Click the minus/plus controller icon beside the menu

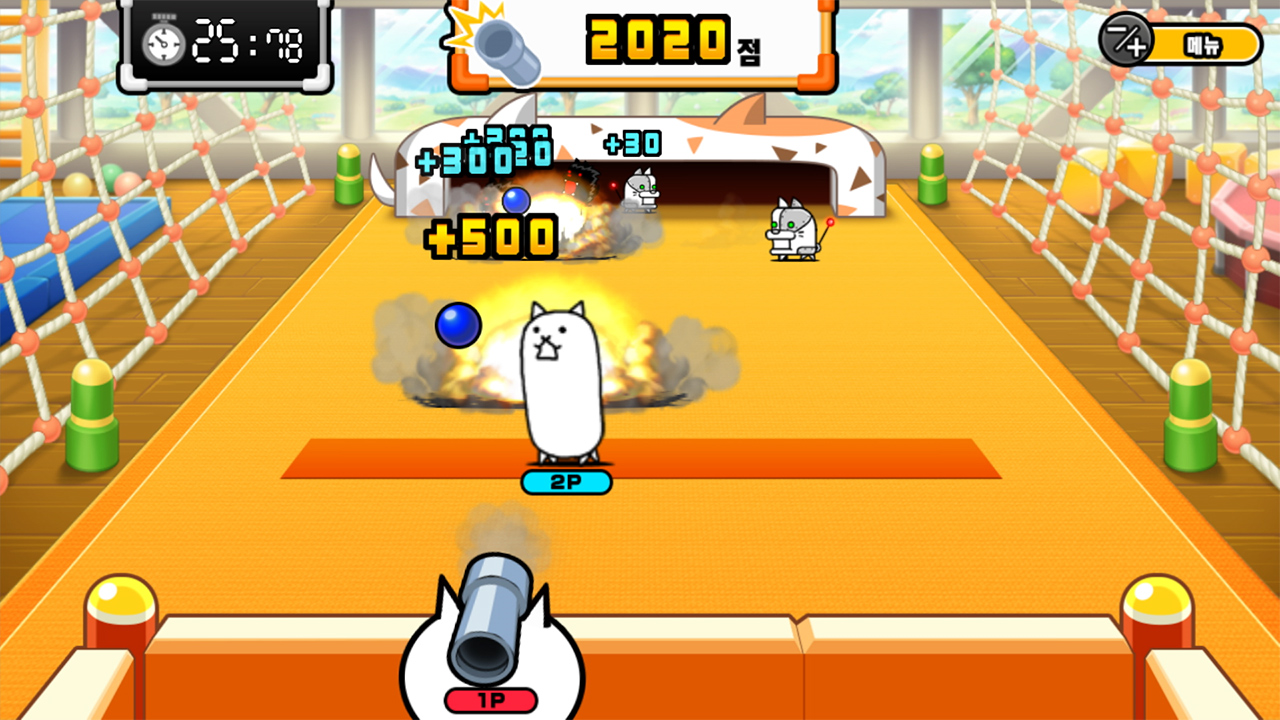(1125, 42)
